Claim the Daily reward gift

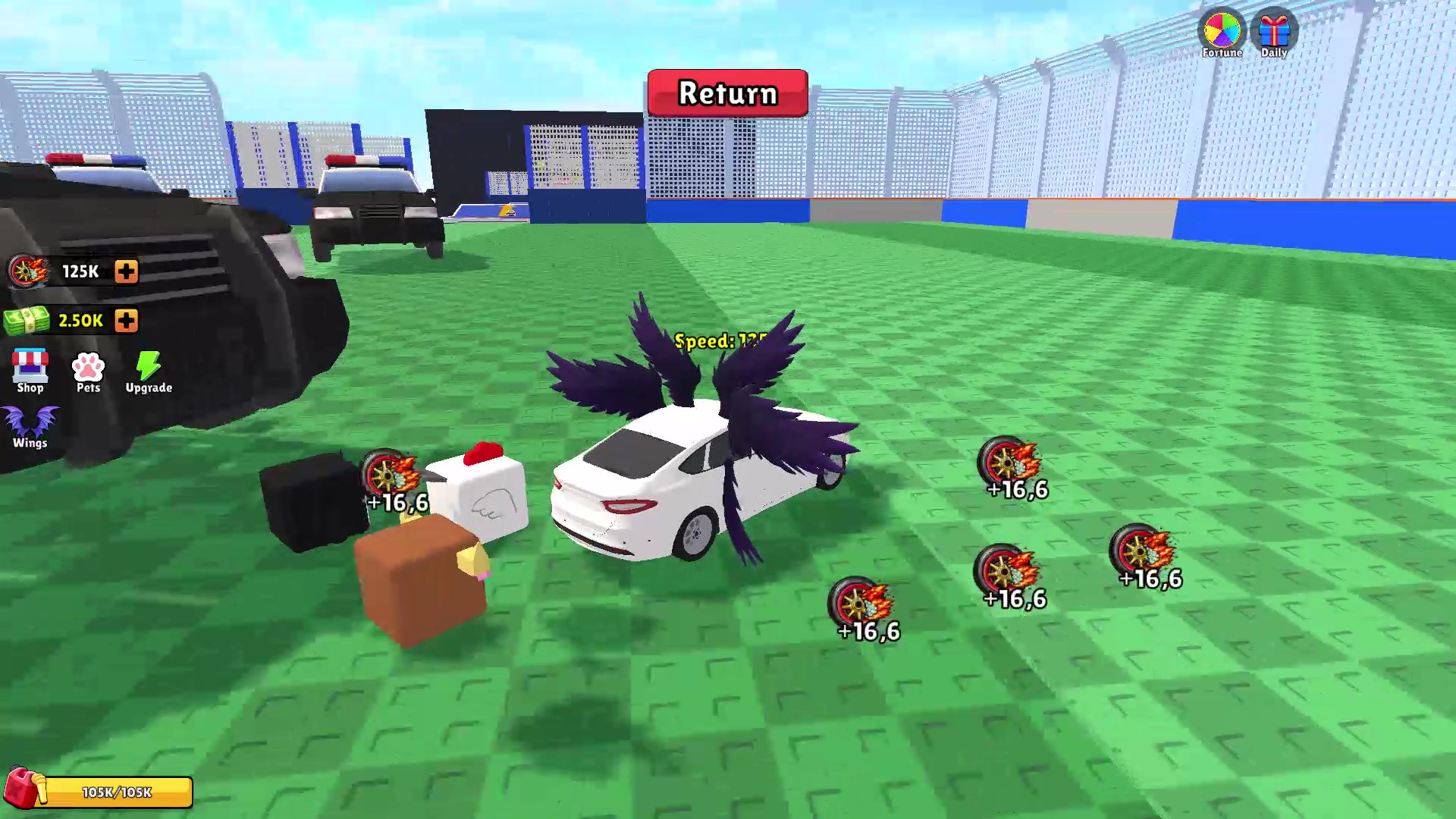click(1274, 30)
